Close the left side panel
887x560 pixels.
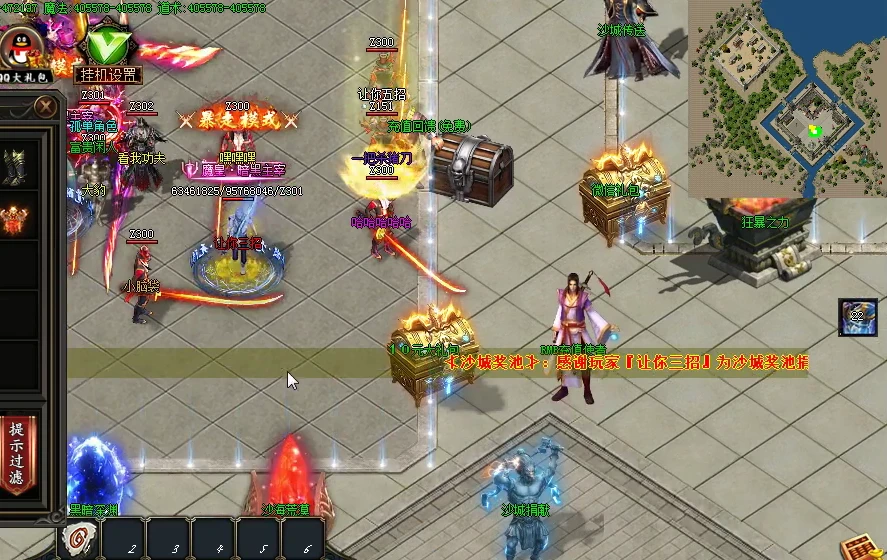point(45,106)
